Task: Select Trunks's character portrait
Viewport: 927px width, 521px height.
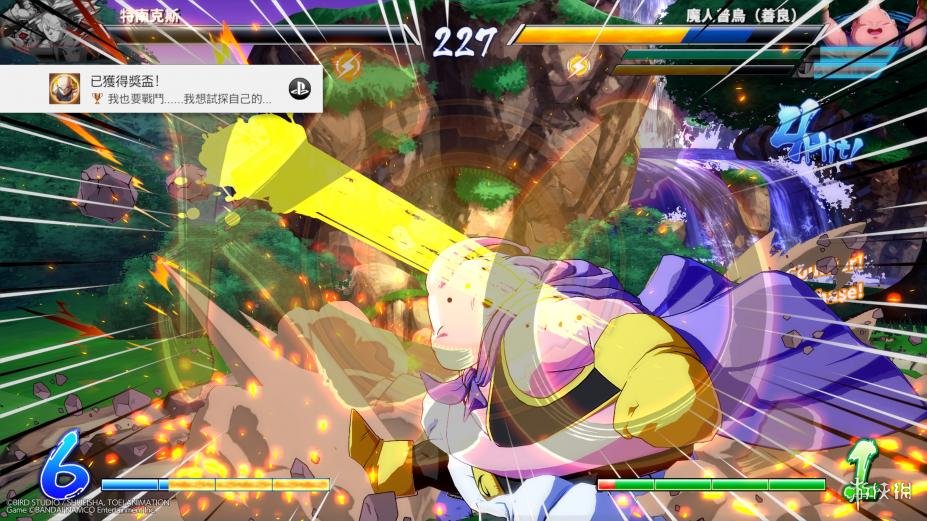Action: coord(30,26)
